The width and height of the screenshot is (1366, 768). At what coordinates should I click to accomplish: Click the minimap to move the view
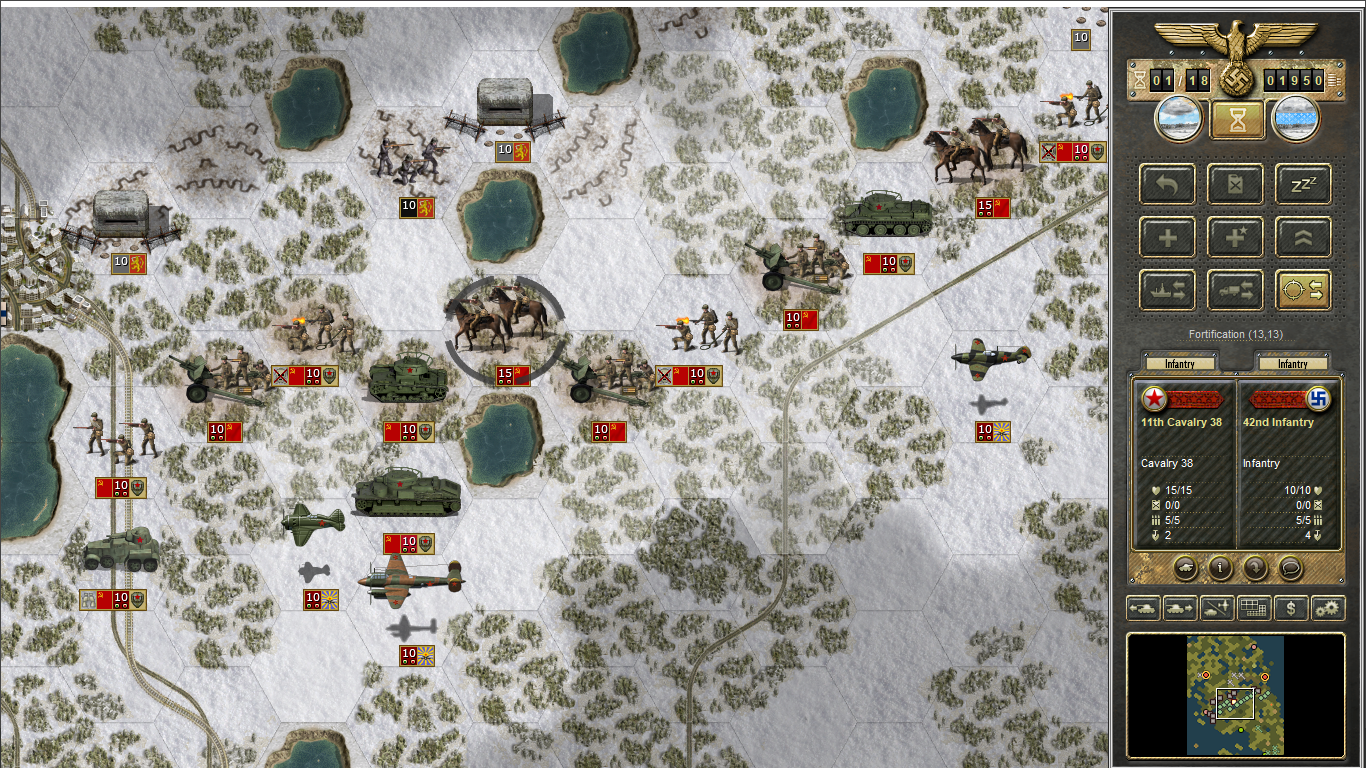click(x=1235, y=695)
